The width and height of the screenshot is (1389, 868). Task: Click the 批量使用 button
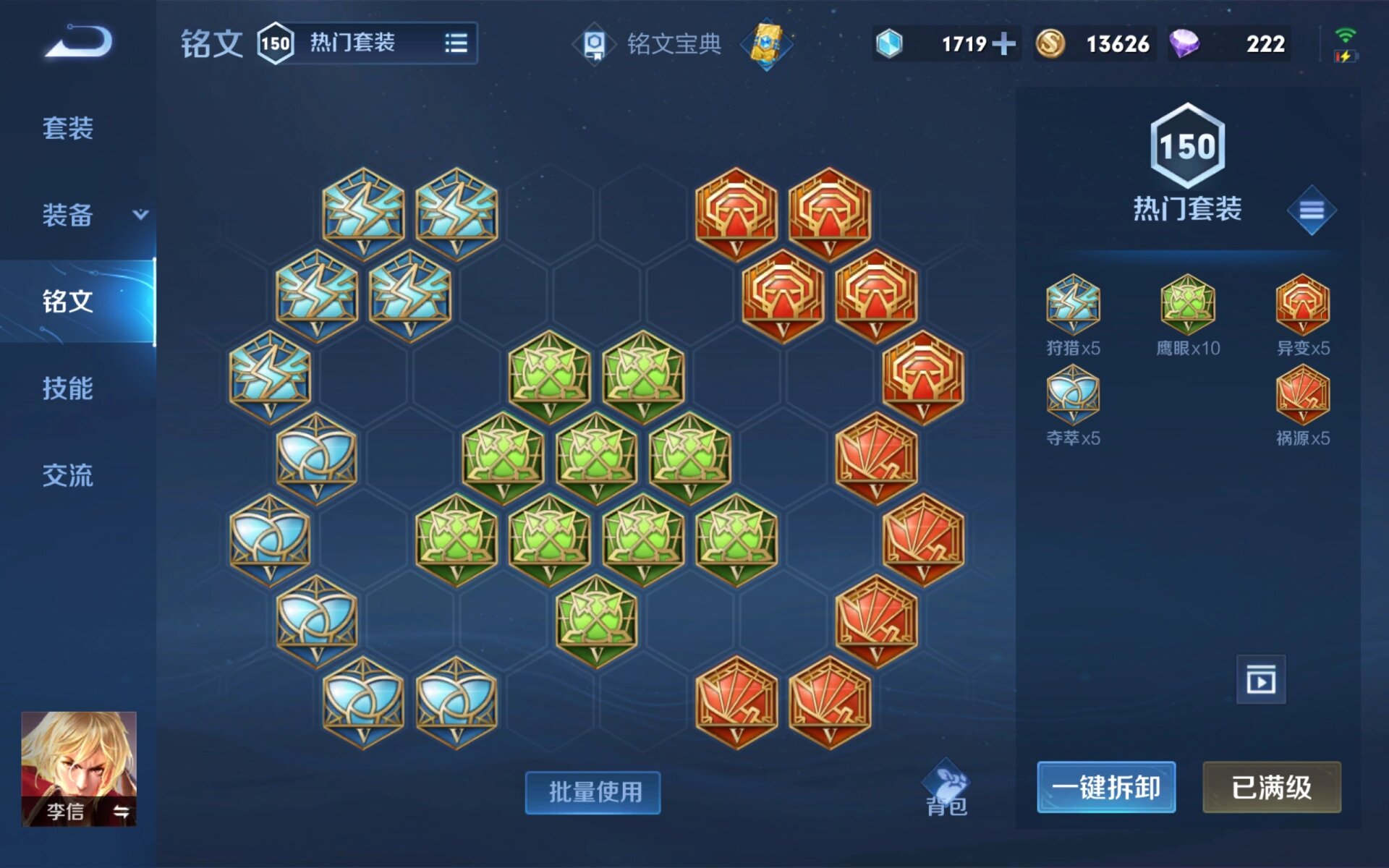click(592, 793)
